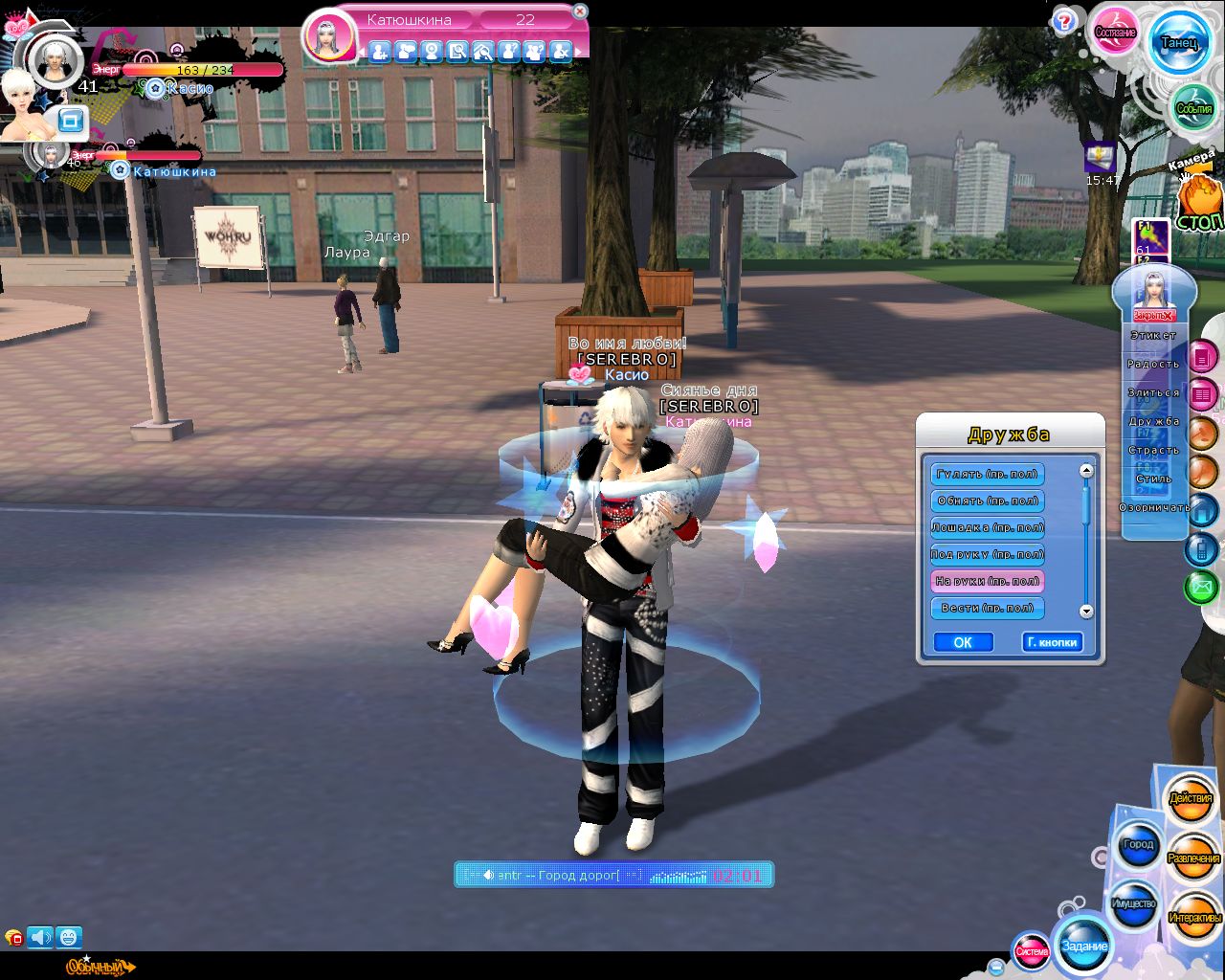
Task: Open the Город menu orb
Action: (1138, 845)
